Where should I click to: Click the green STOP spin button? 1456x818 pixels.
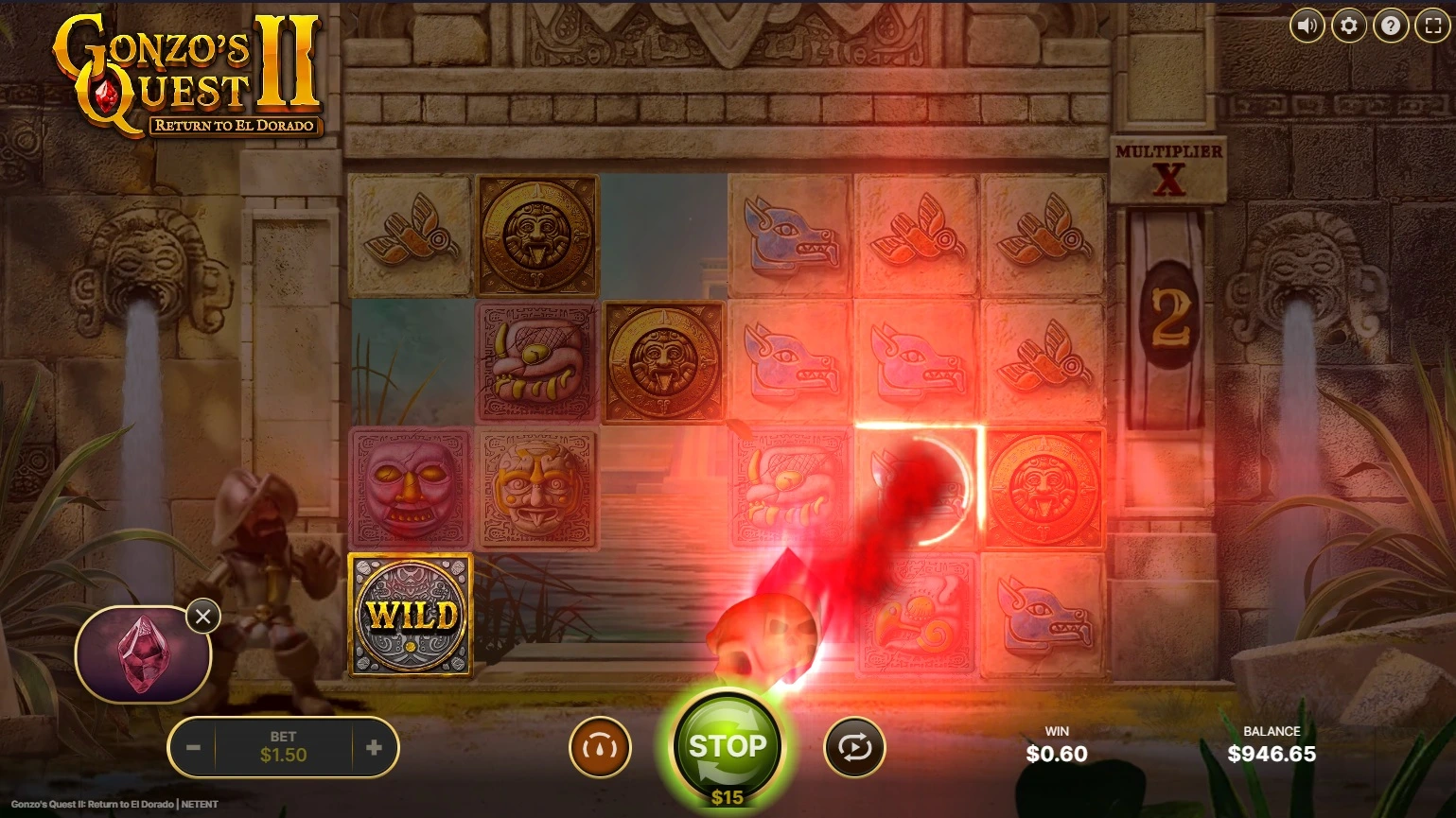click(x=727, y=746)
